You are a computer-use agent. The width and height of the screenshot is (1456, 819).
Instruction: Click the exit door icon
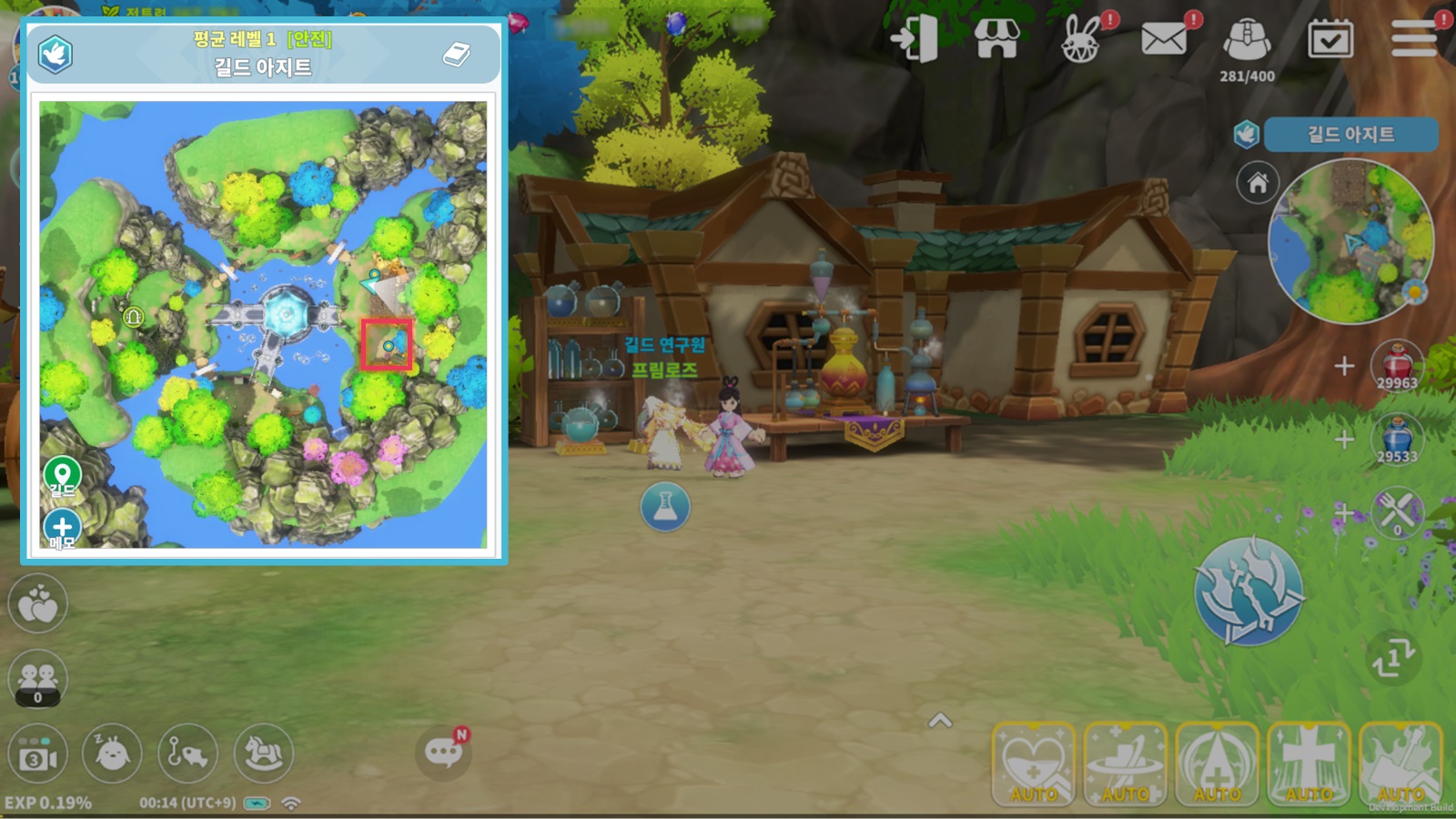[x=915, y=39]
